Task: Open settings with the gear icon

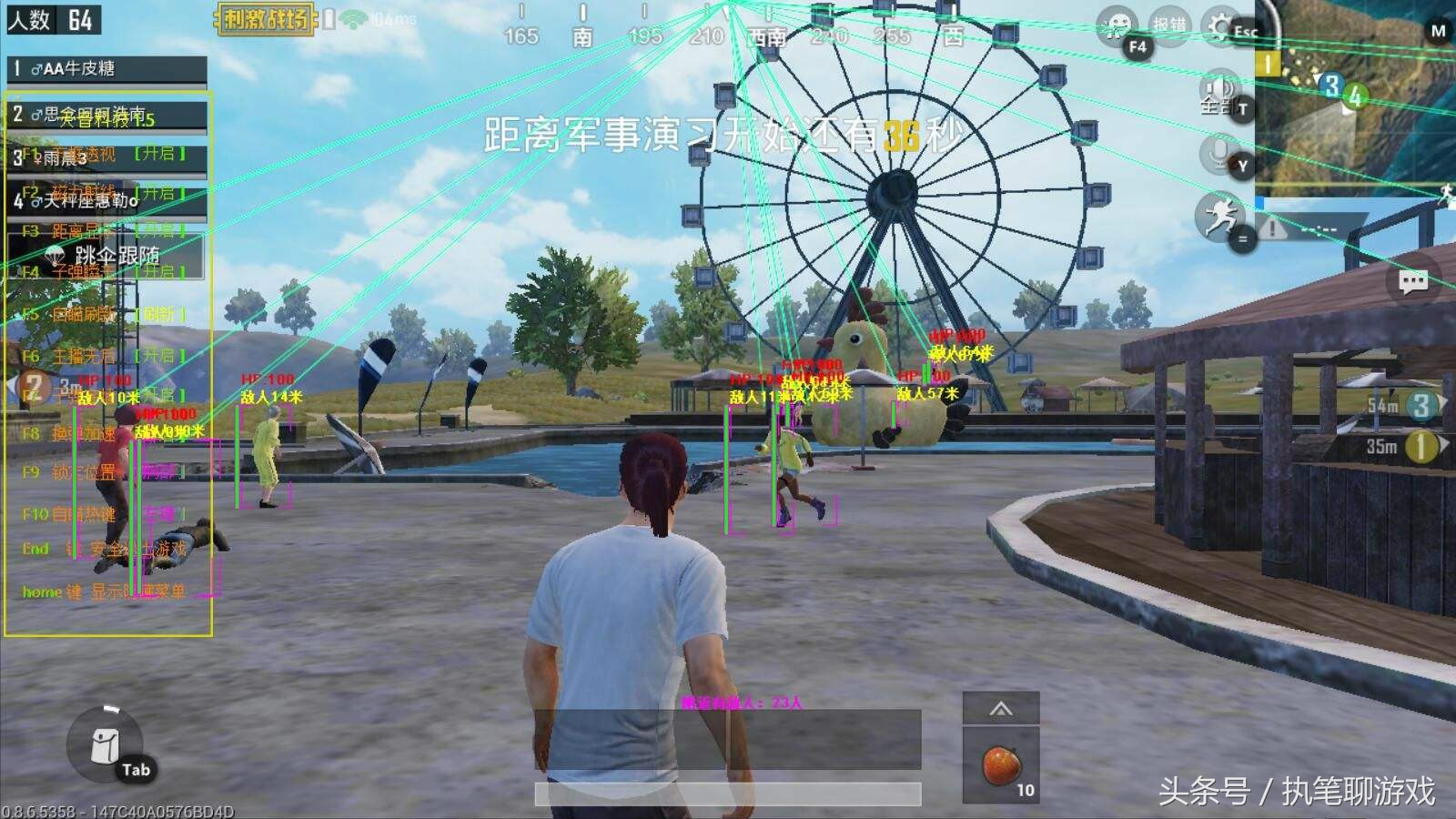Action: pyautogui.click(x=1220, y=26)
